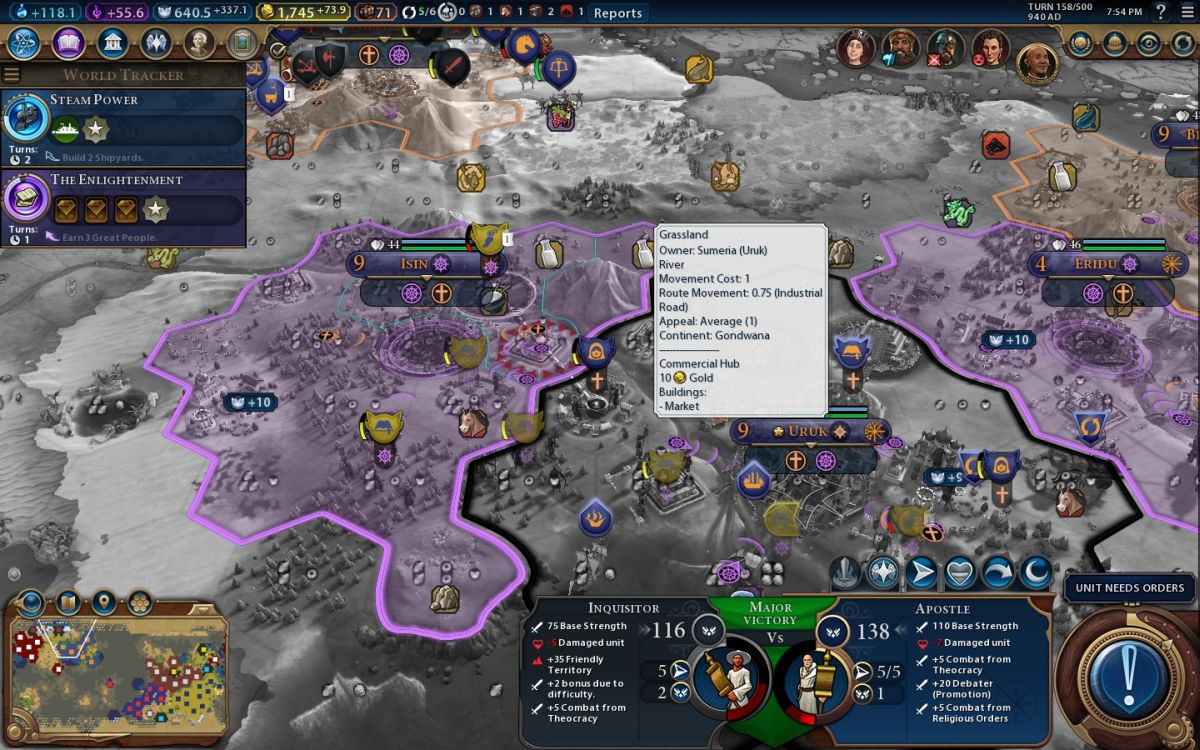Viewport: 1200px width, 750px height.
Task: Open the main game menu
Action: pyautogui.click(x=1187, y=12)
